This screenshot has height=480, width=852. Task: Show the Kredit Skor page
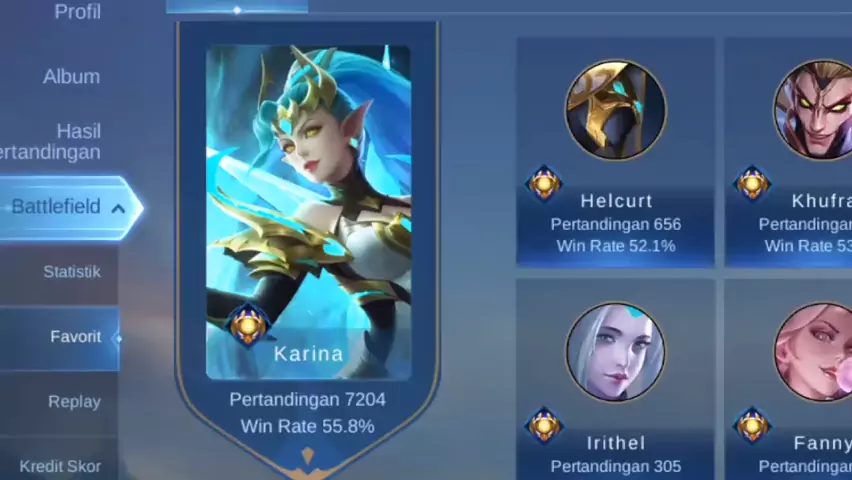click(59, 466)
